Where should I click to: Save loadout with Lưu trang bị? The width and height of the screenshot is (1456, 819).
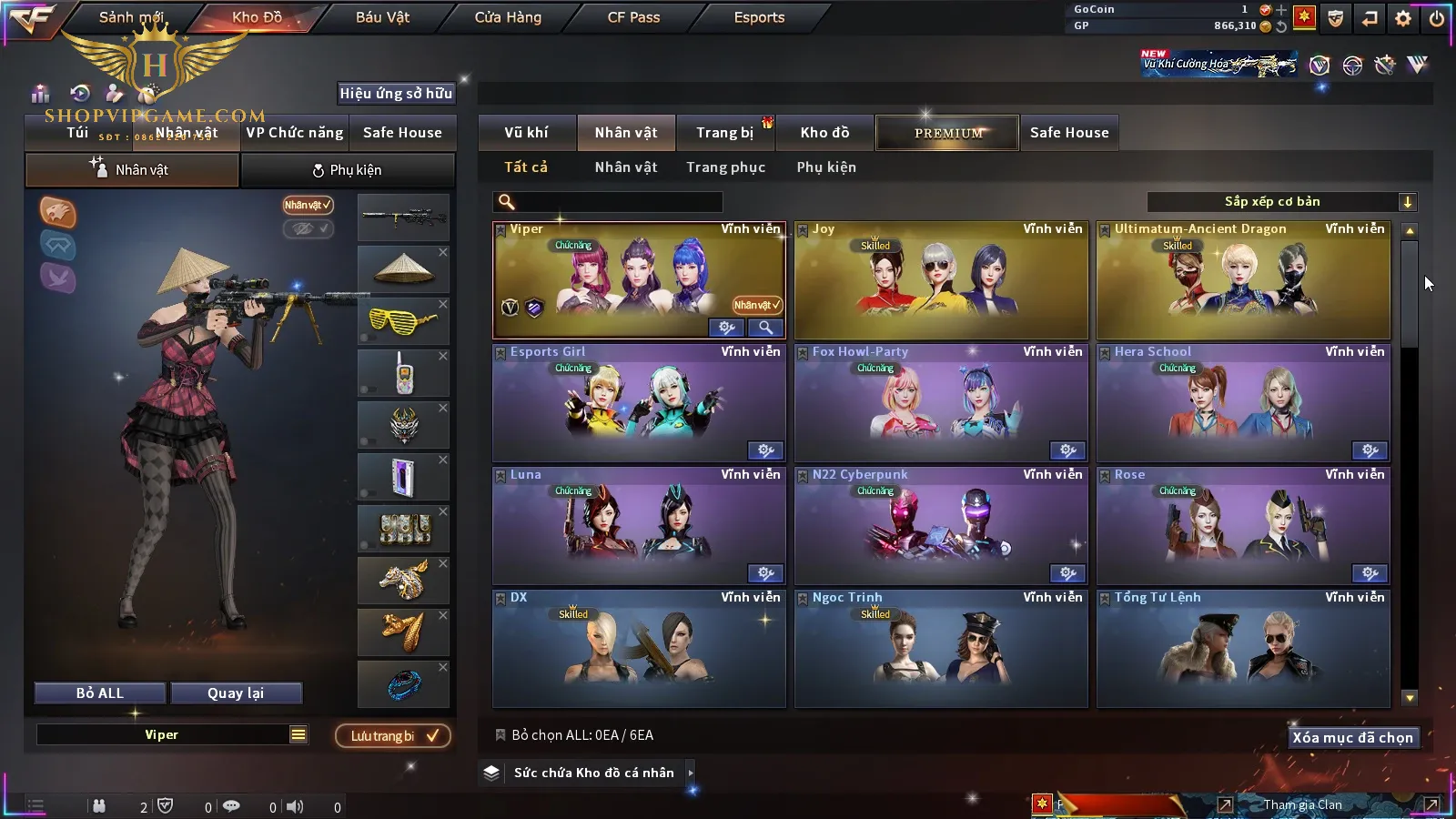(393, 736)
